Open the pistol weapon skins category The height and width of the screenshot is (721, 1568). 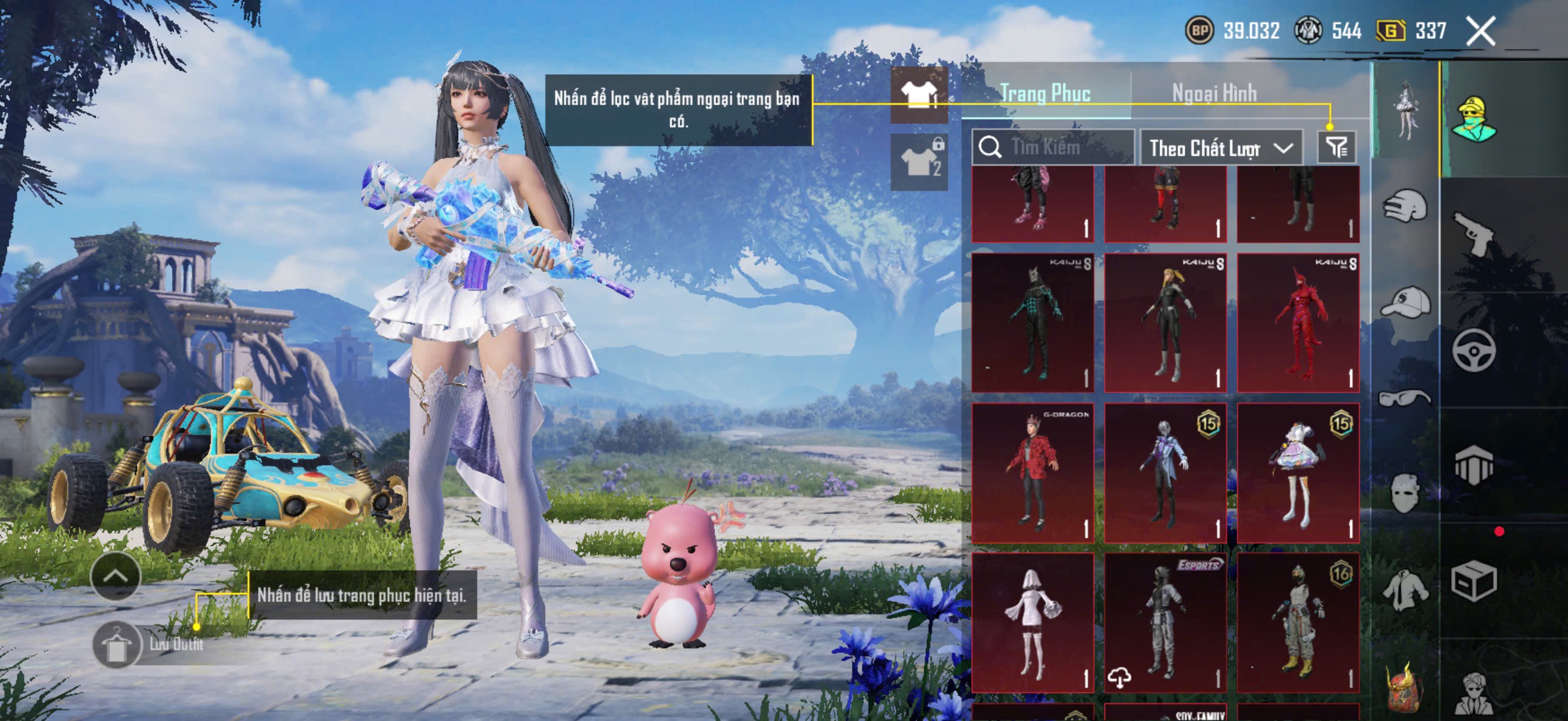(1474, 234)
